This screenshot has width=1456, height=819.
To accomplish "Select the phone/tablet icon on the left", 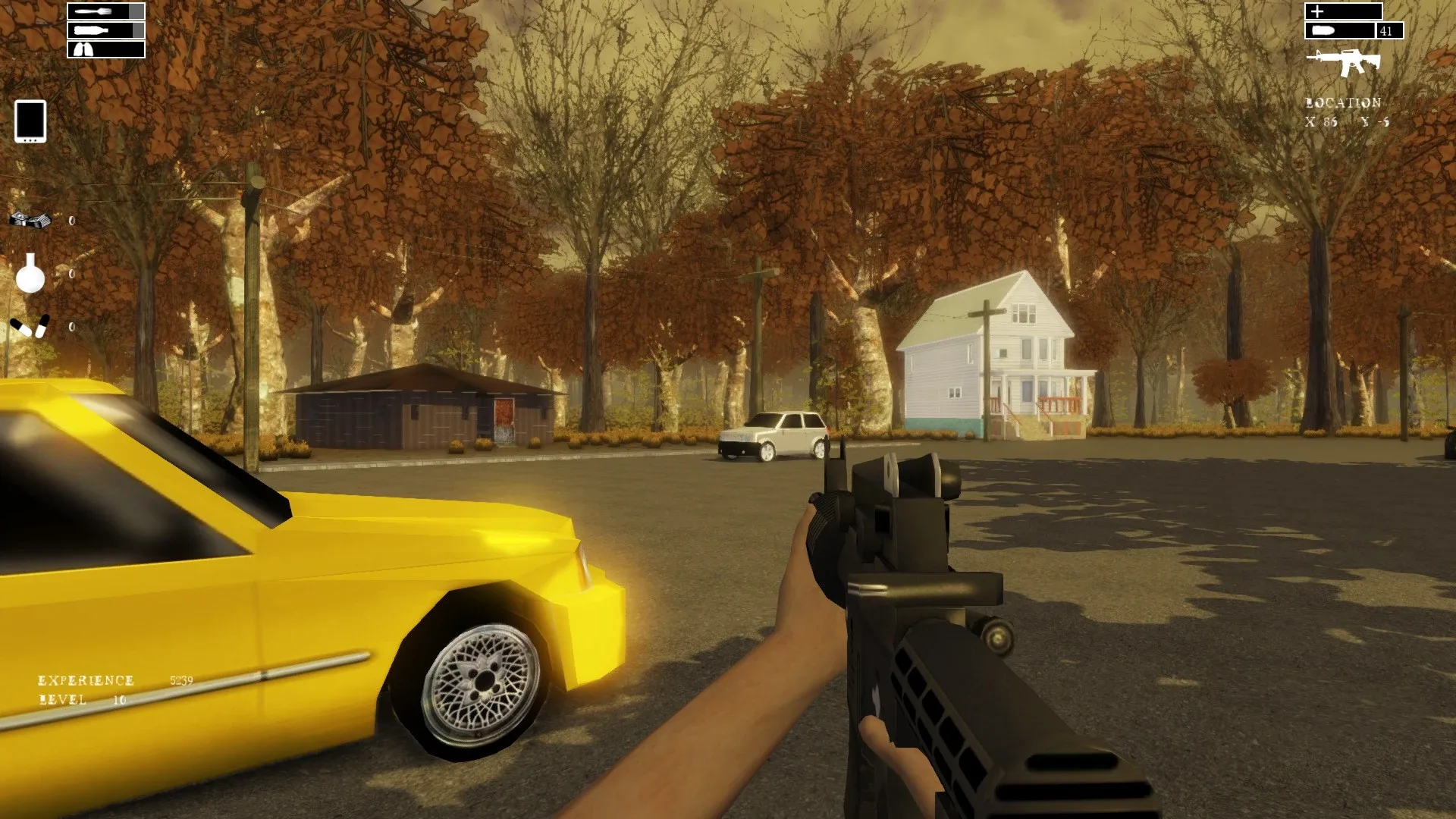I will coord(29,122).
